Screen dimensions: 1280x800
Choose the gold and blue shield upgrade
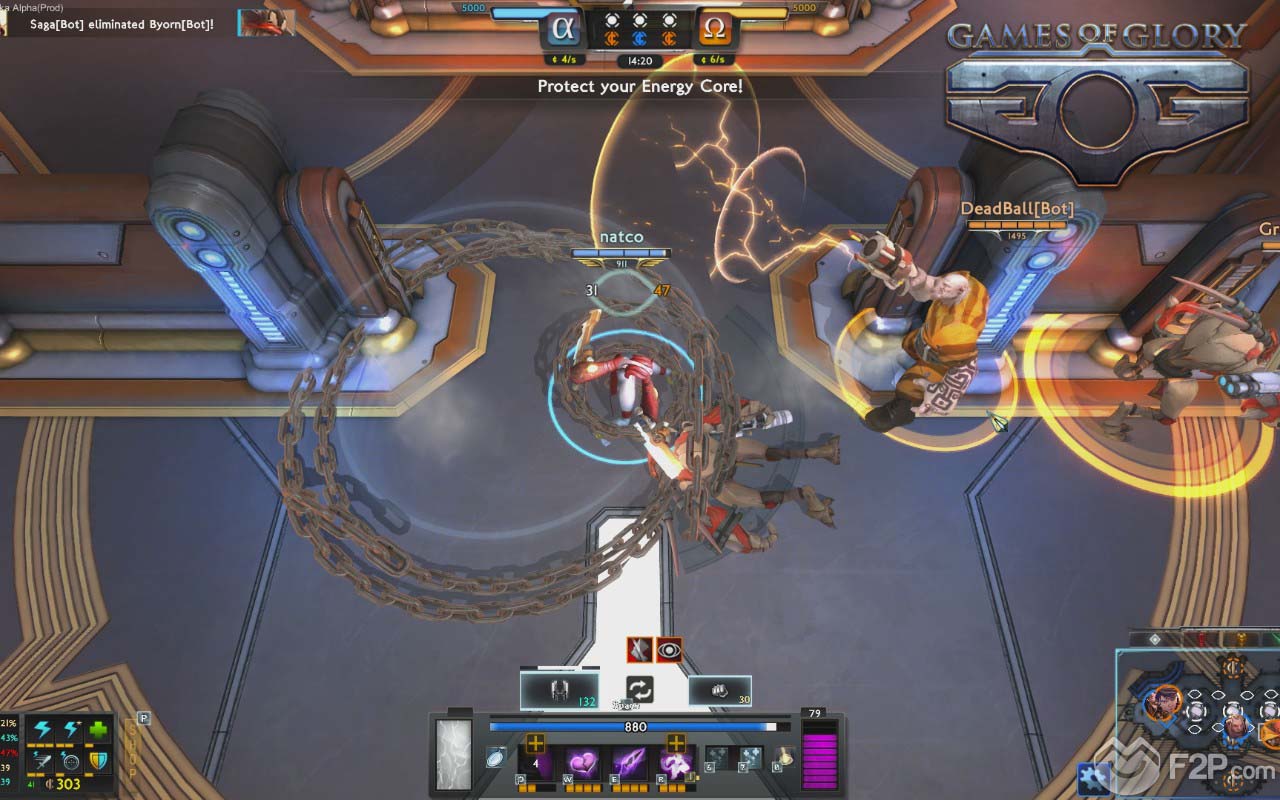[x=97, y=762]
